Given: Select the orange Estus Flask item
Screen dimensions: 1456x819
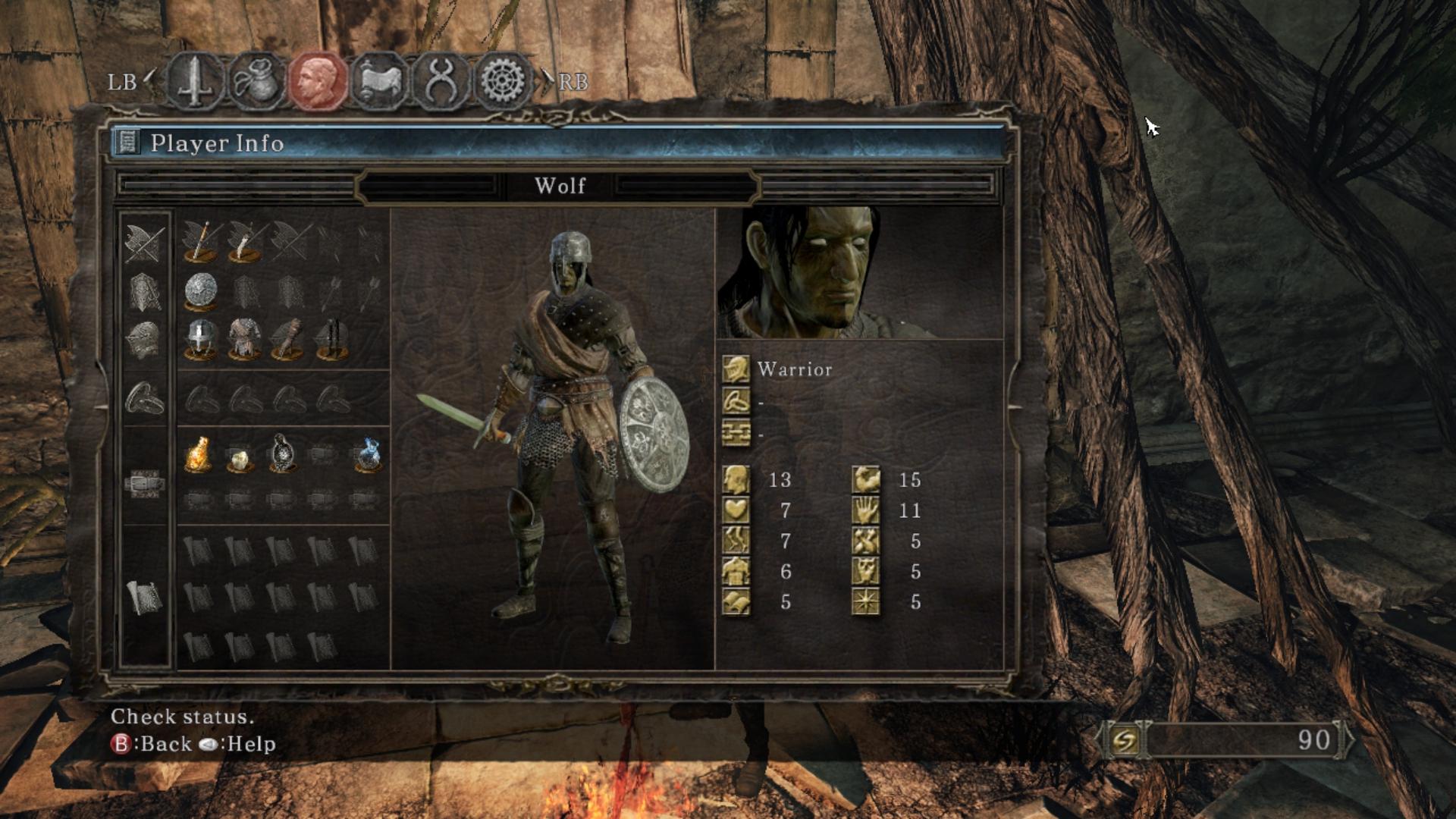Looking at the screenshot, I should (198, 454).
